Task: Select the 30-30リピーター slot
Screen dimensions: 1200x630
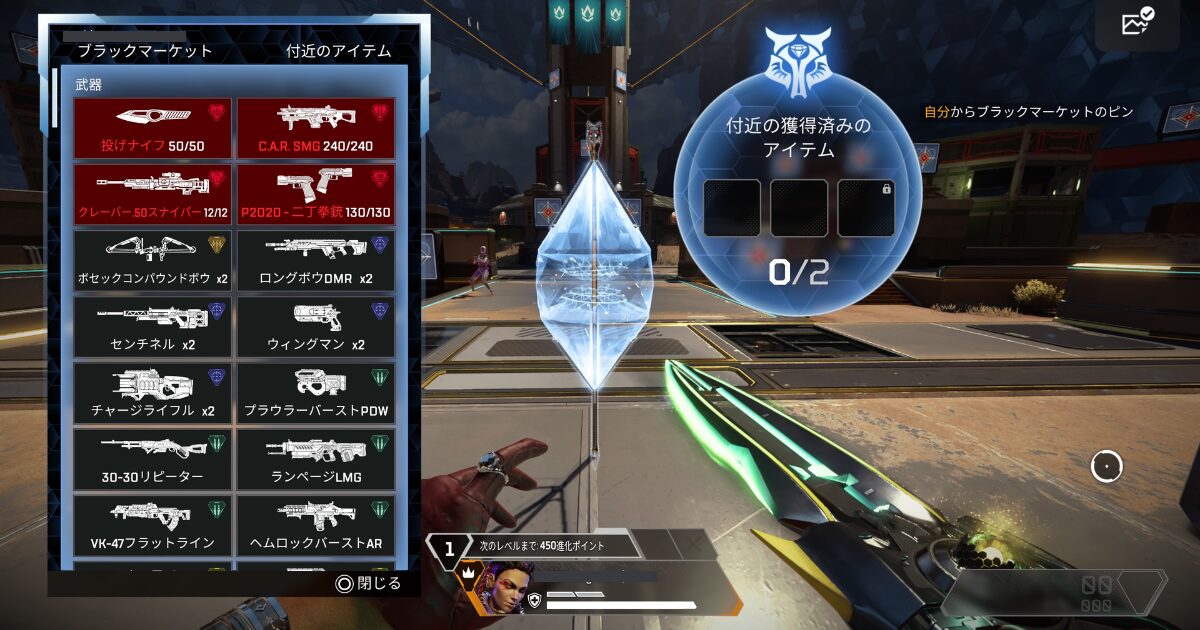Action: pyautogui.click(x=152, y=458)
